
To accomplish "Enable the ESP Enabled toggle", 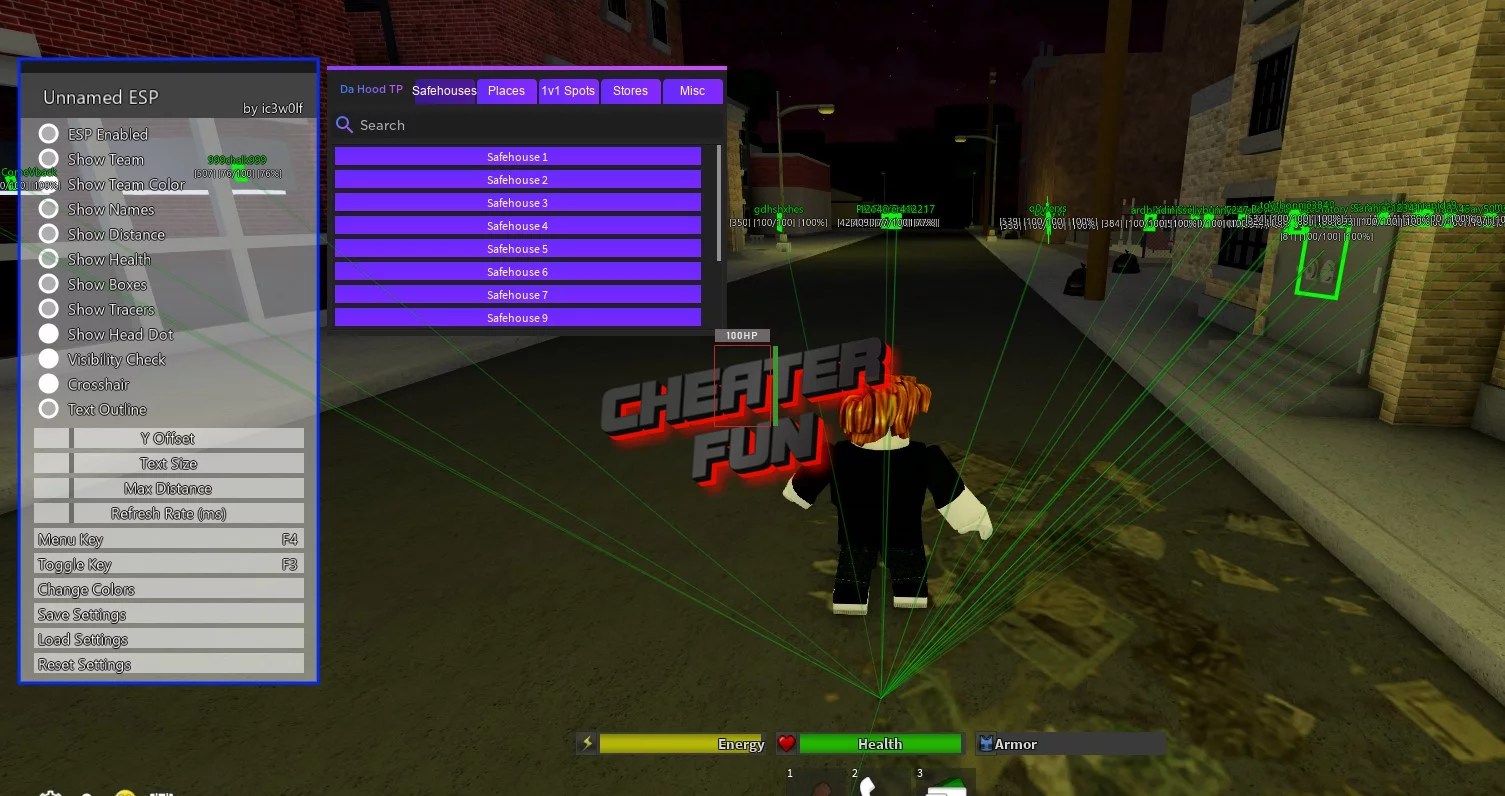I will 49,133.
